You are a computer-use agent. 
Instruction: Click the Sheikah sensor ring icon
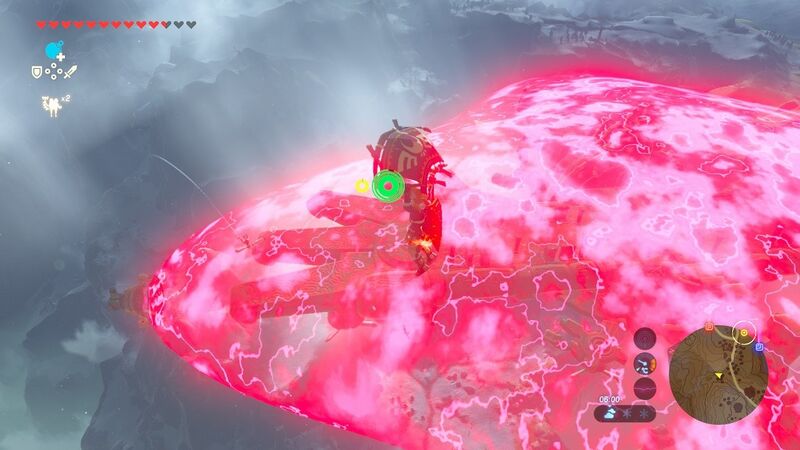645,338
